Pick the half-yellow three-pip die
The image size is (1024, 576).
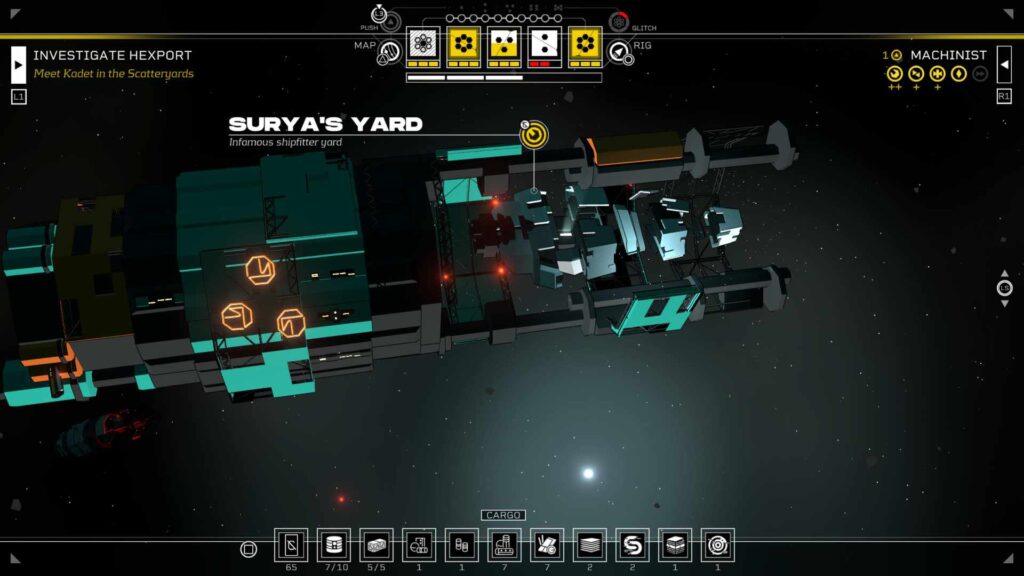504,44
